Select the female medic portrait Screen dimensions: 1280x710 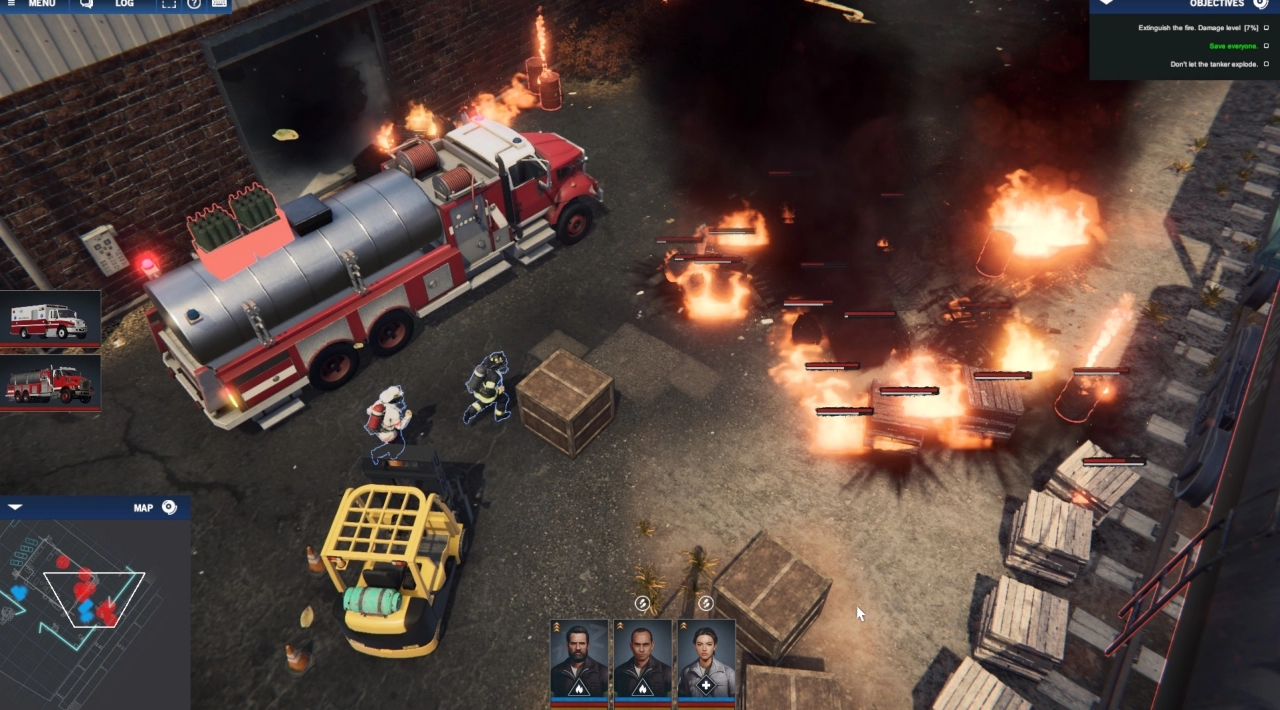pyautogui.click(x=706, y=659)
